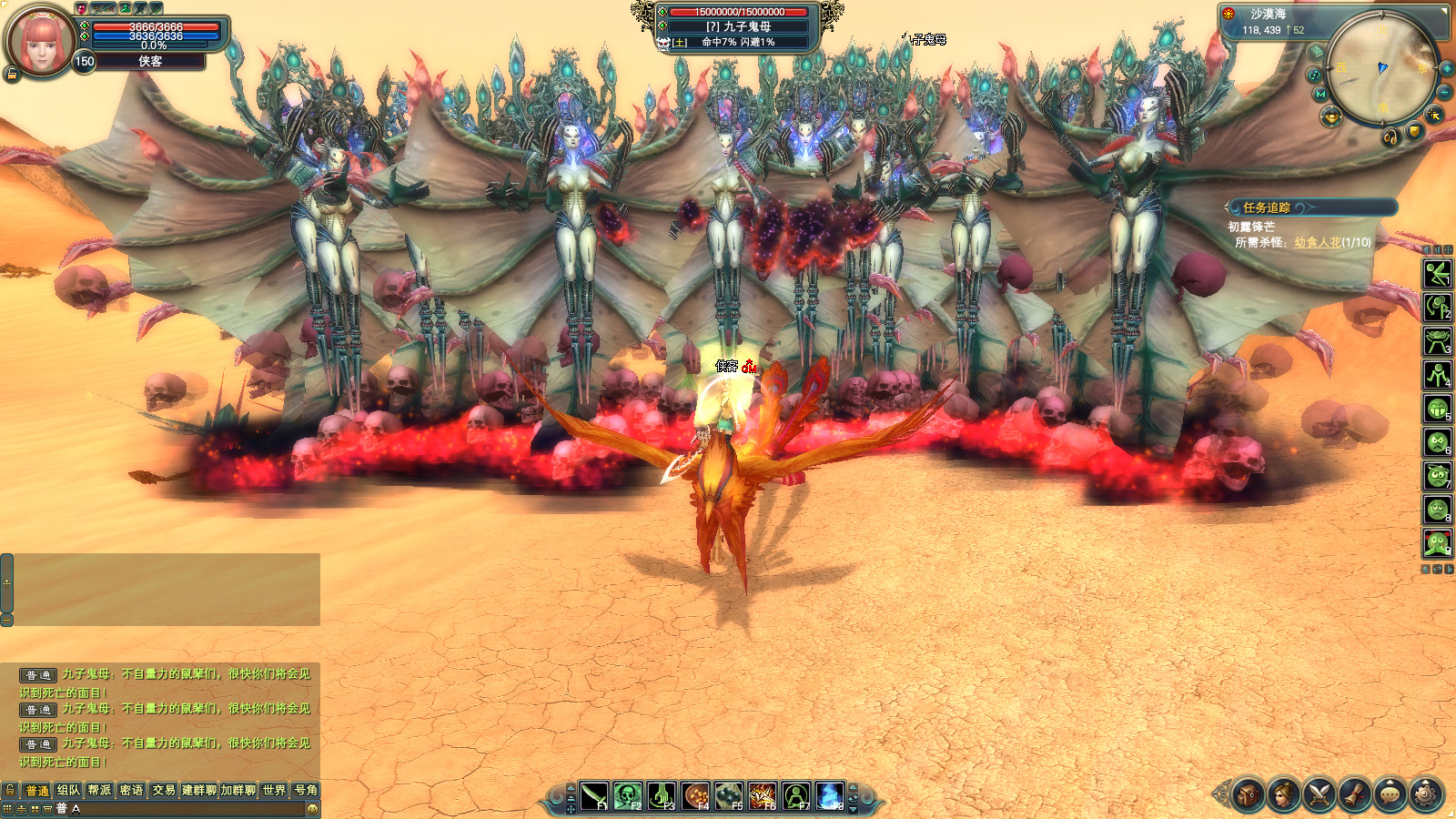Click the 幼食人花 quest target link

(x=1317, y=242)
